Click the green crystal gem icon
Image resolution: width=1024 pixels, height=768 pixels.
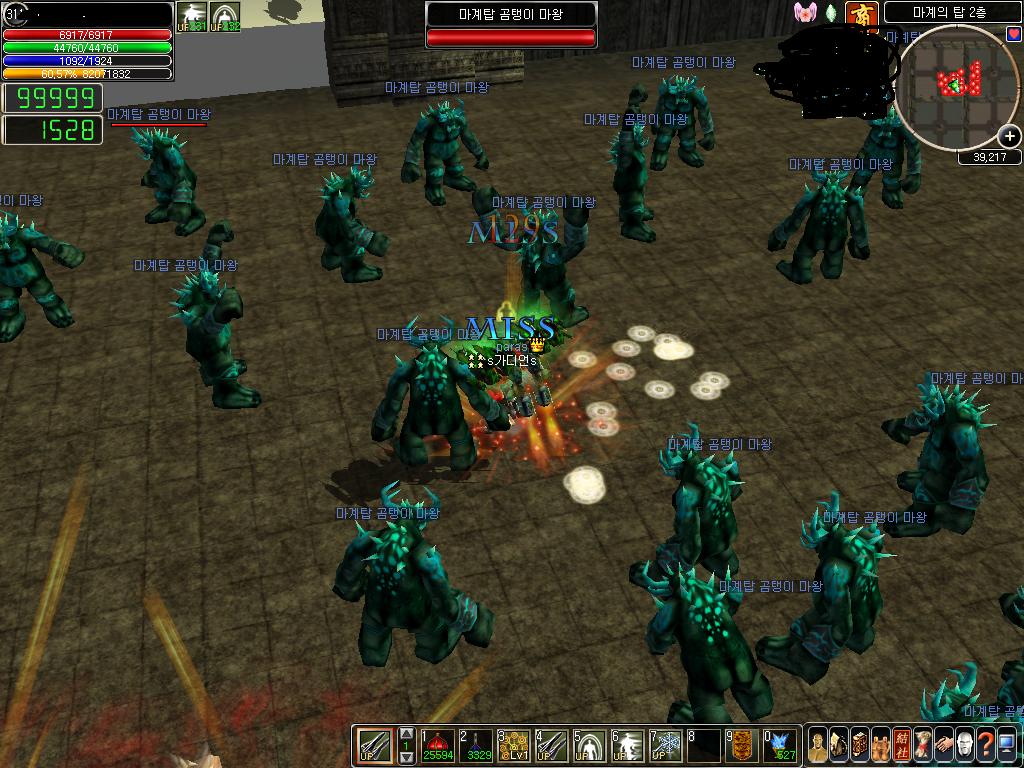(x=830, y=14)
